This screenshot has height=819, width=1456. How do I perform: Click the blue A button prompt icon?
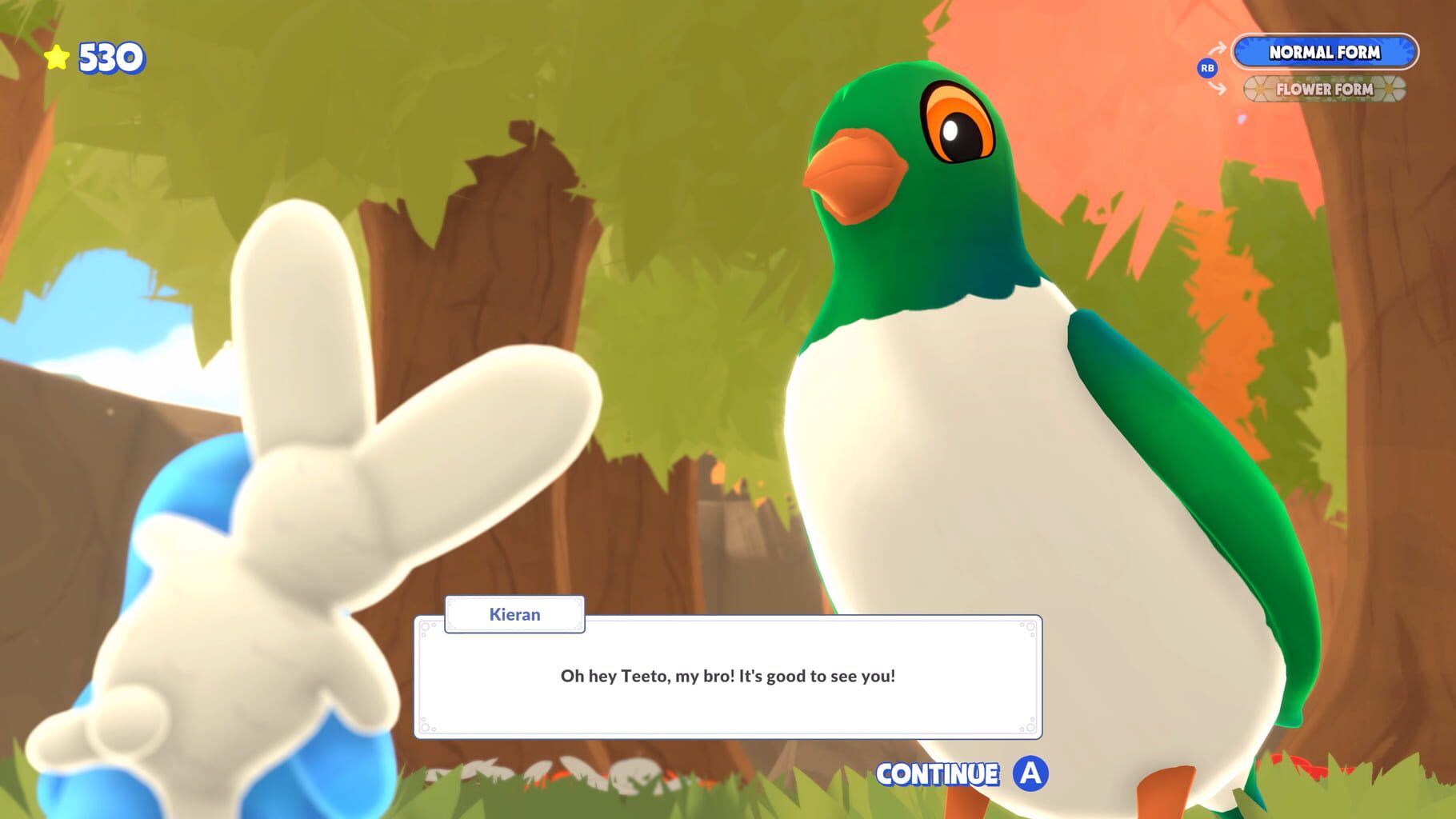(1030, 774)
